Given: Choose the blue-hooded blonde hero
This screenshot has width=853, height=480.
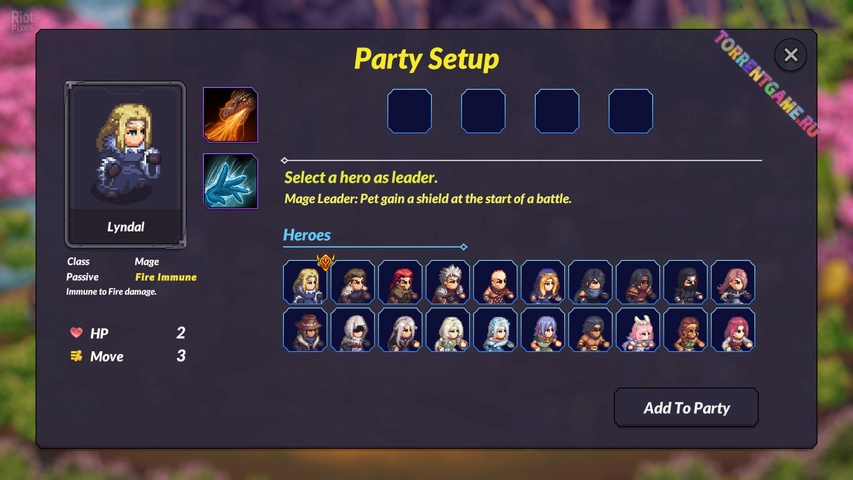Looking at the screenshot, I should click(543, 282).
